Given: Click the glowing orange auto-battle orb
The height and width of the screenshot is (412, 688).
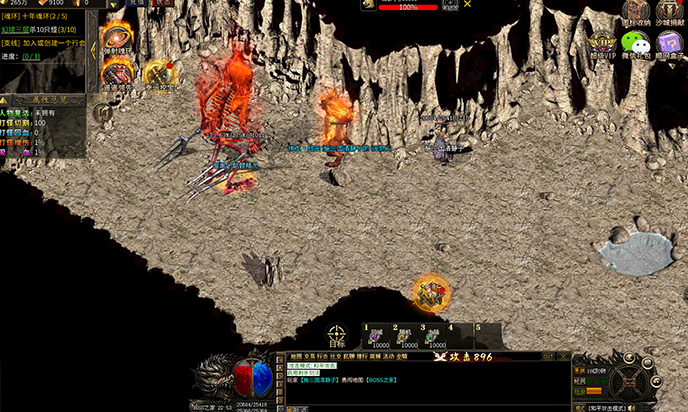Looking at the screenshot, I should click(432, 294).
